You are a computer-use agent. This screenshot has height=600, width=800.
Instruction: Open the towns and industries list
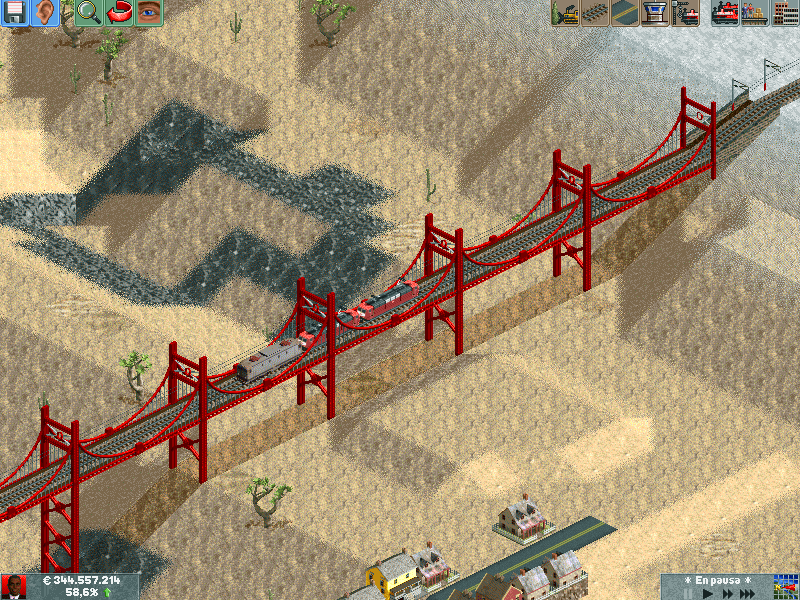tap(784, 13)
